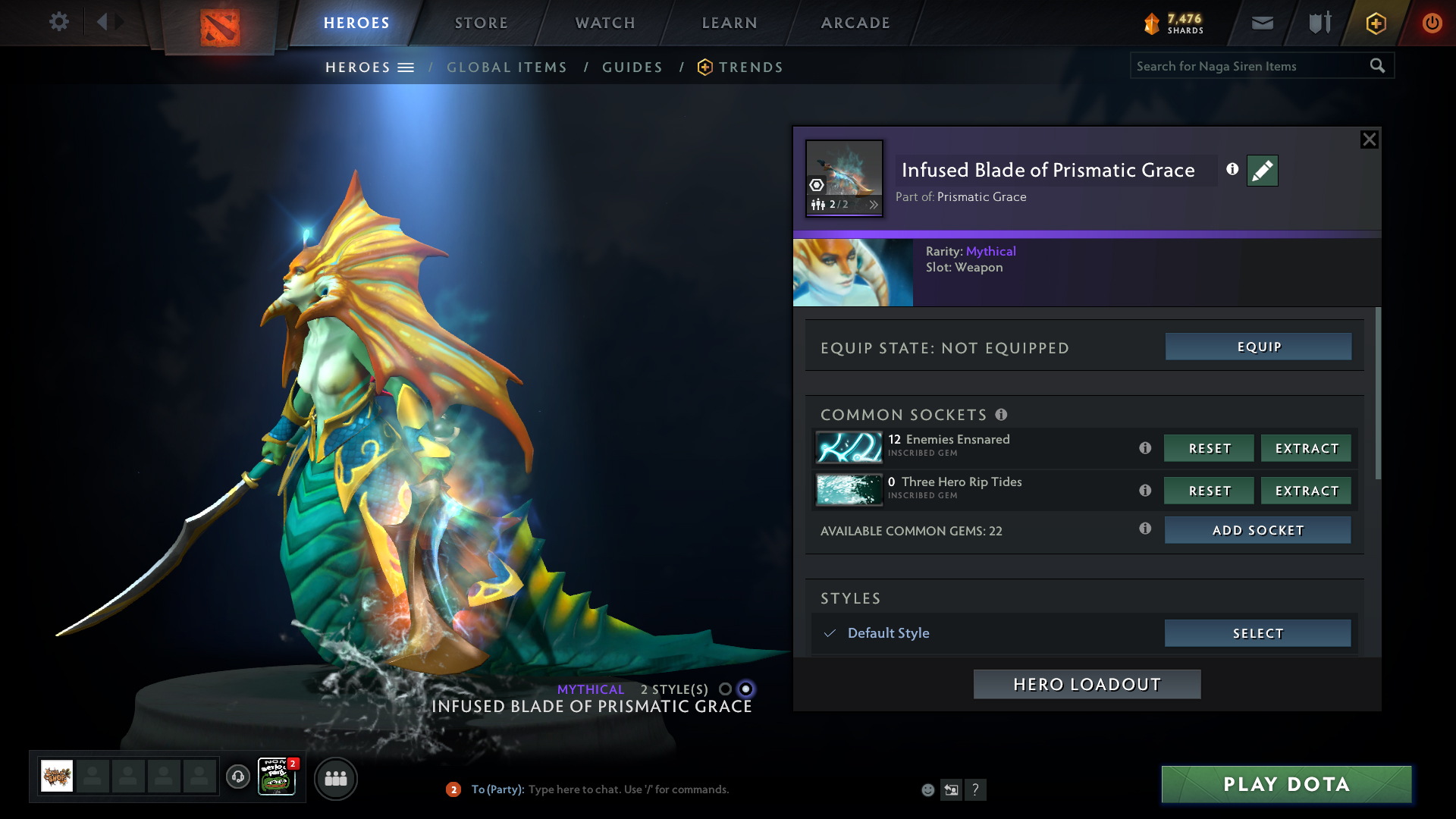Start matchmaking with Play Dota
The height and width of the screenshot is (819, 1456).
(x=1286, y=784)
